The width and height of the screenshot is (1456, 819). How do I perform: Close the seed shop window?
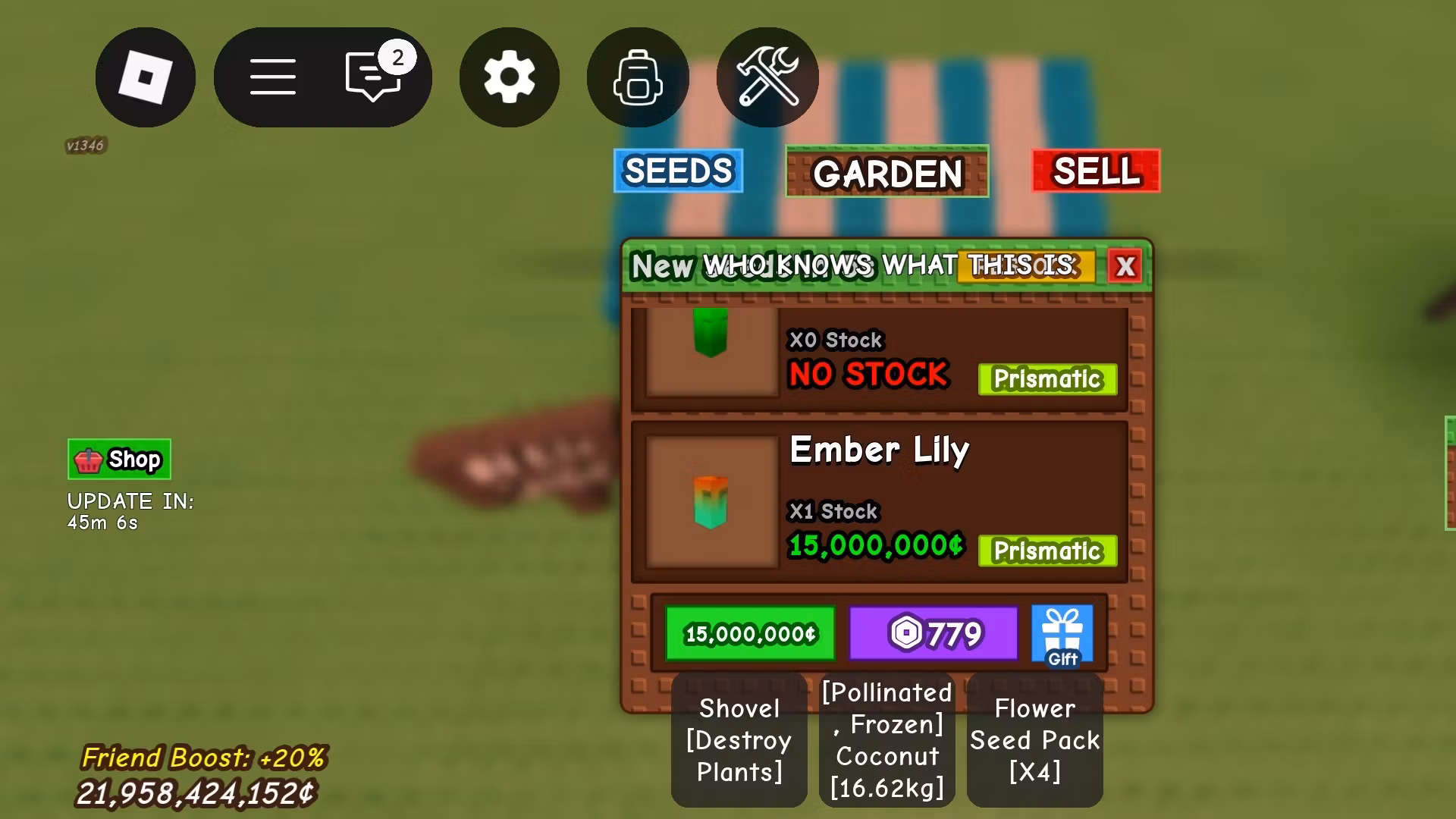(x=1125, y=266)
